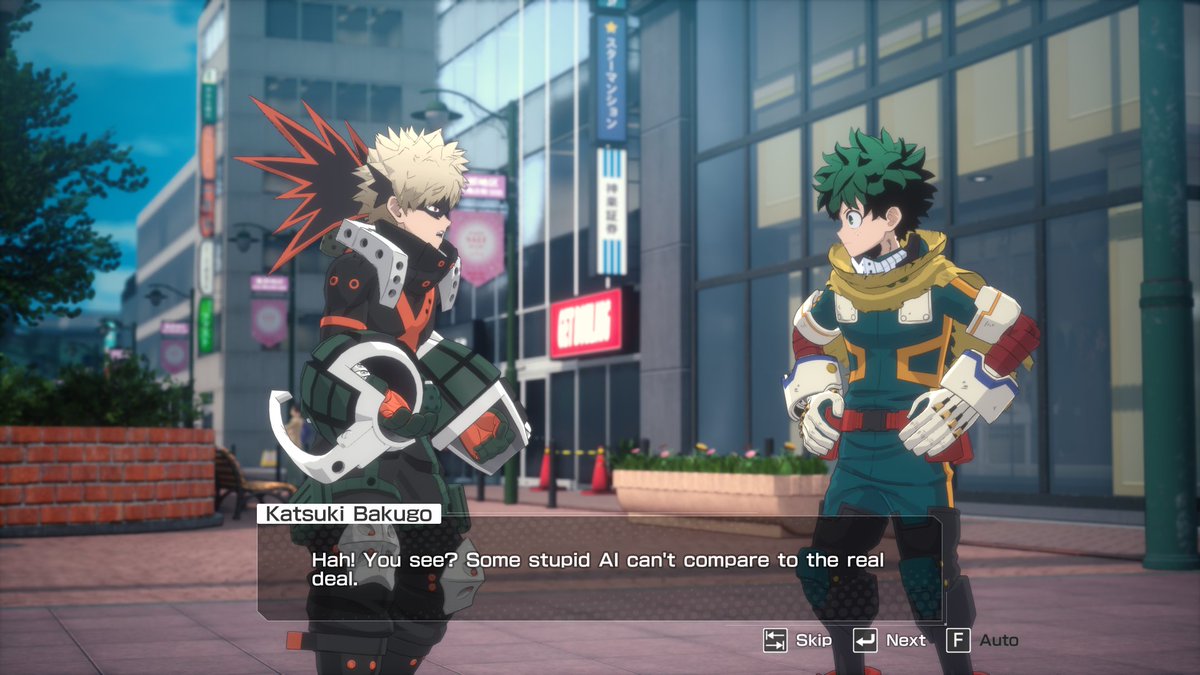
Task: Turn on Auto dialogue playback
Action: (x=982, y=640)
